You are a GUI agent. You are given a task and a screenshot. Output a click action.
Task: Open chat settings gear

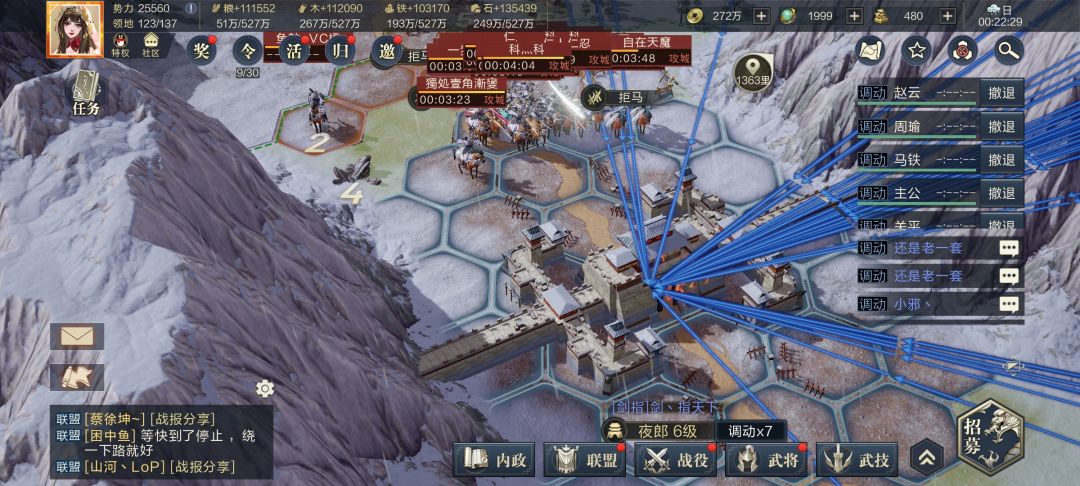pos(265,388)
